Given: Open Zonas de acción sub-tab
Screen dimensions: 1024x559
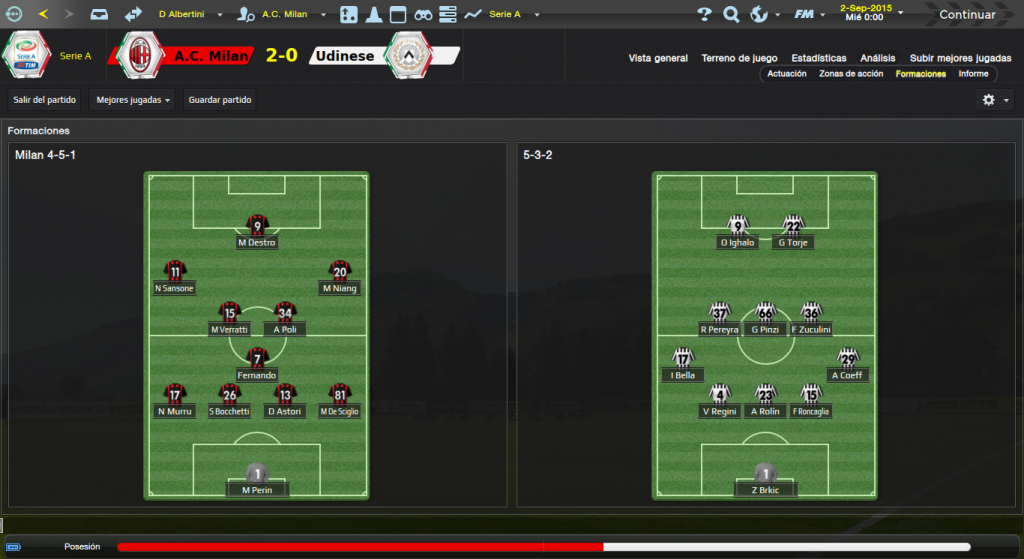Looking at the screenshot, I should [x=851, y=74].
